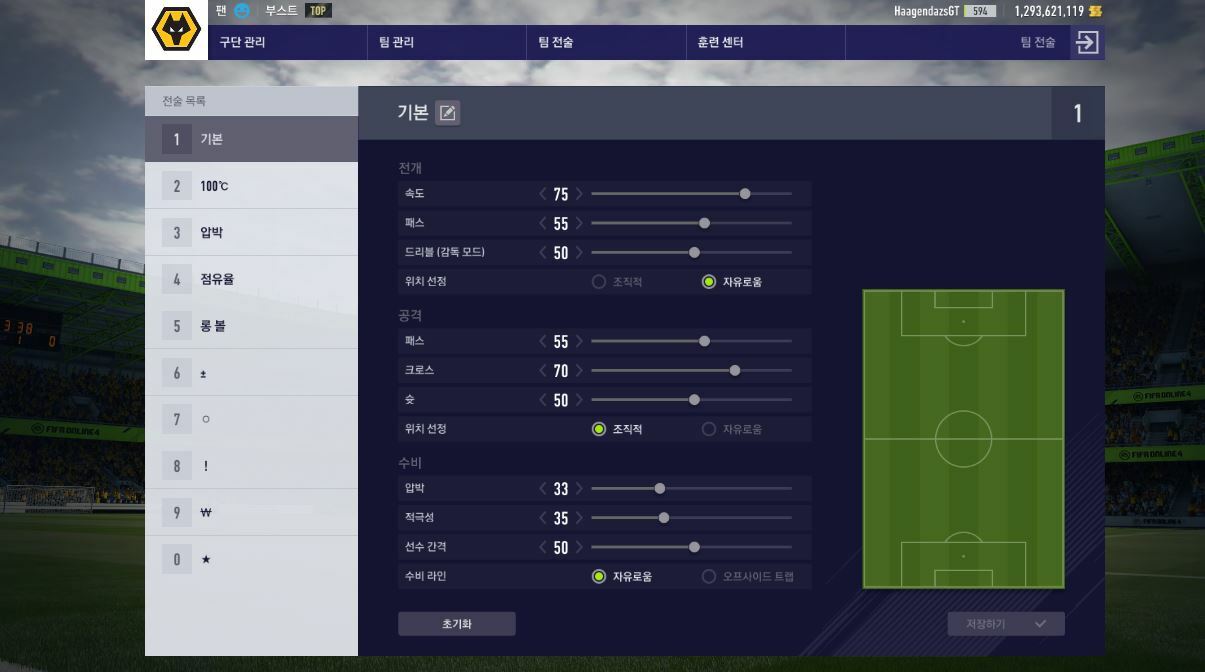Click the Wolves club crest
This screenshot has height=672, width=1205.
pos(176,30)
